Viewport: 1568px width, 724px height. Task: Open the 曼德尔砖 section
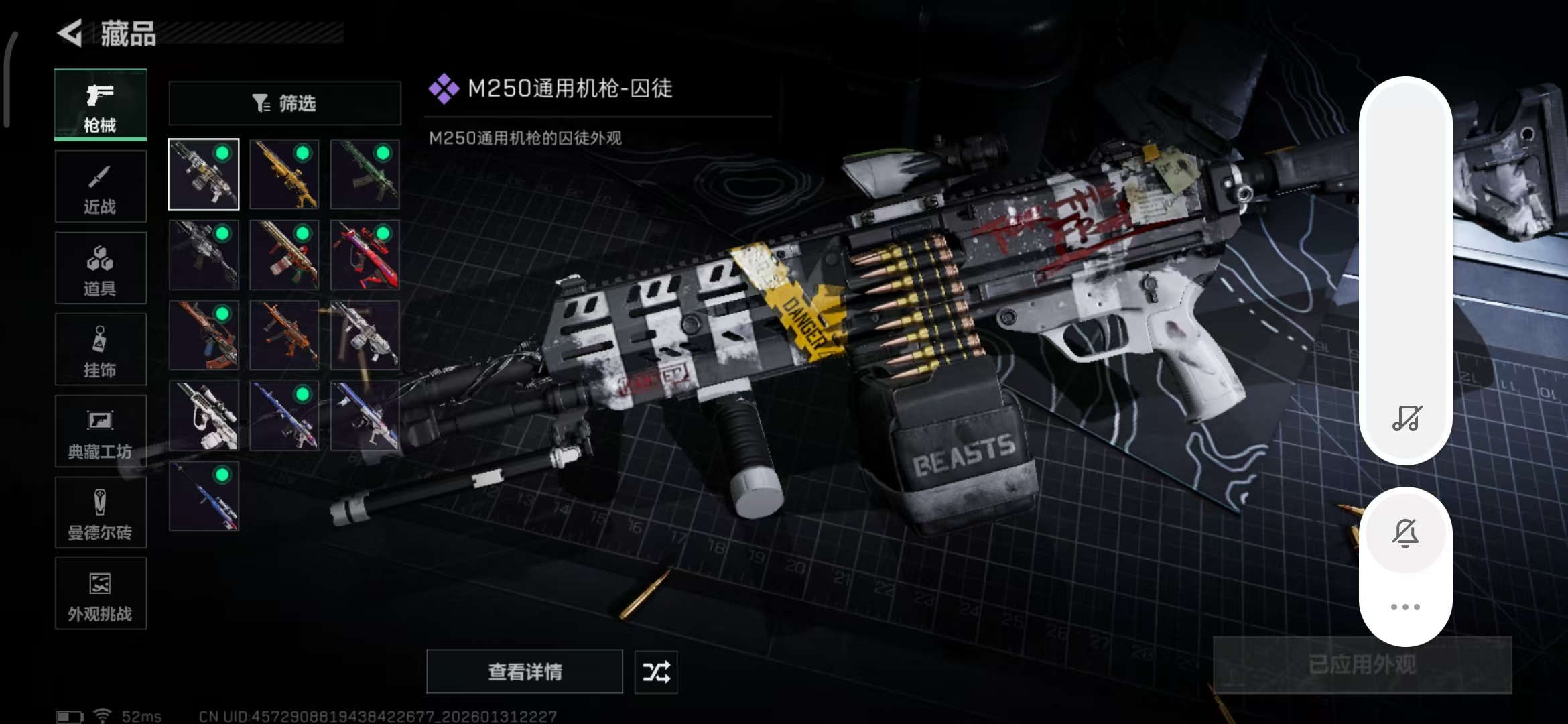[x=100, y=513]
